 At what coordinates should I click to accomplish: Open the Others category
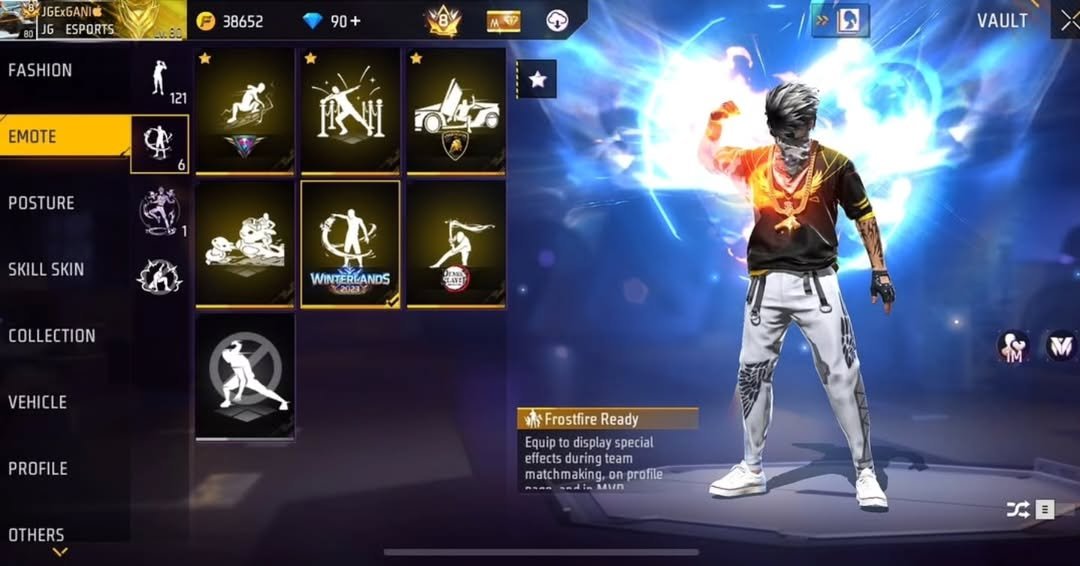click(x=36, y=535)
